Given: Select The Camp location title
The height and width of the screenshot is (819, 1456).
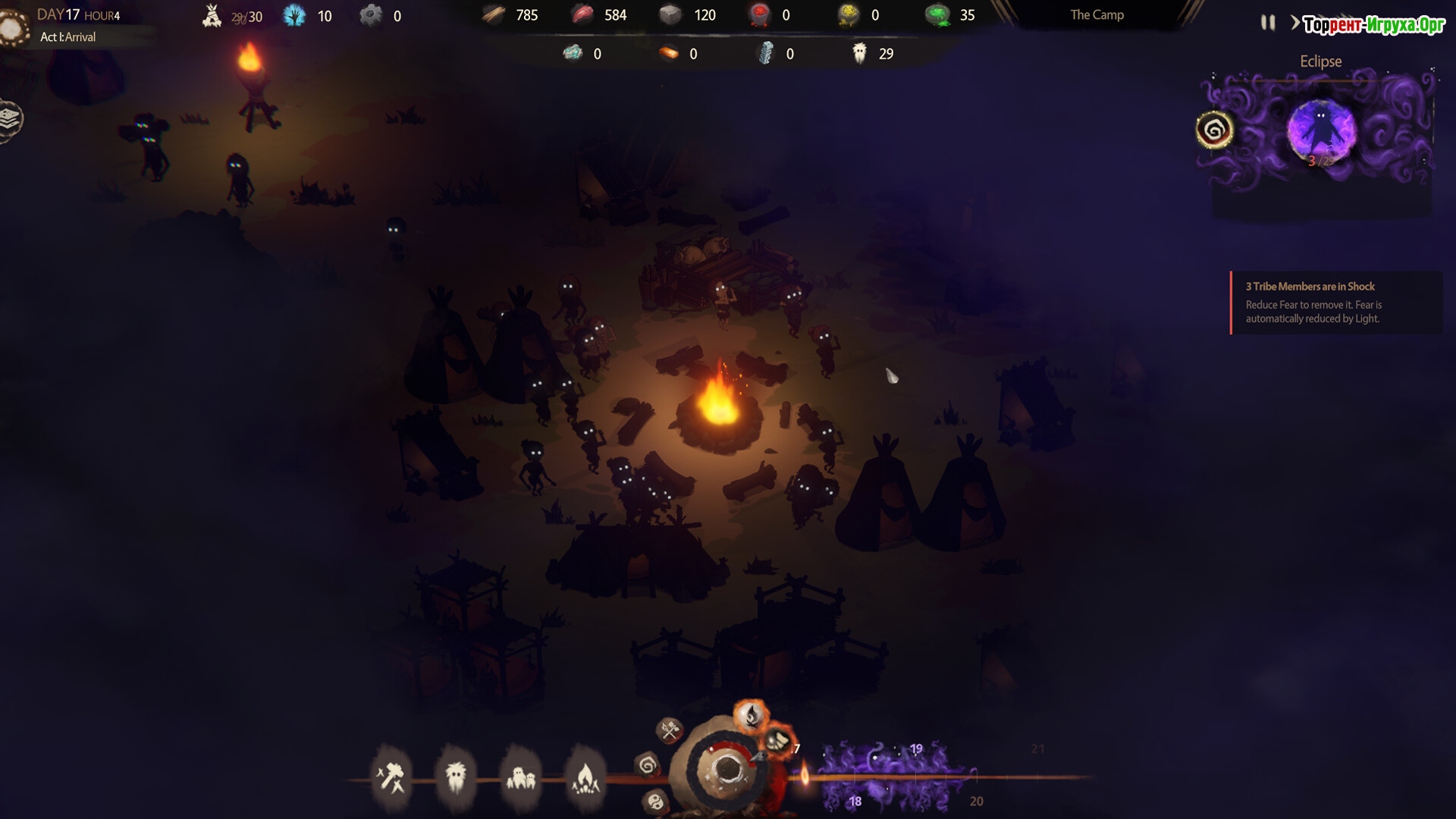Looking at the screenshot, I should pos(1097,15).
